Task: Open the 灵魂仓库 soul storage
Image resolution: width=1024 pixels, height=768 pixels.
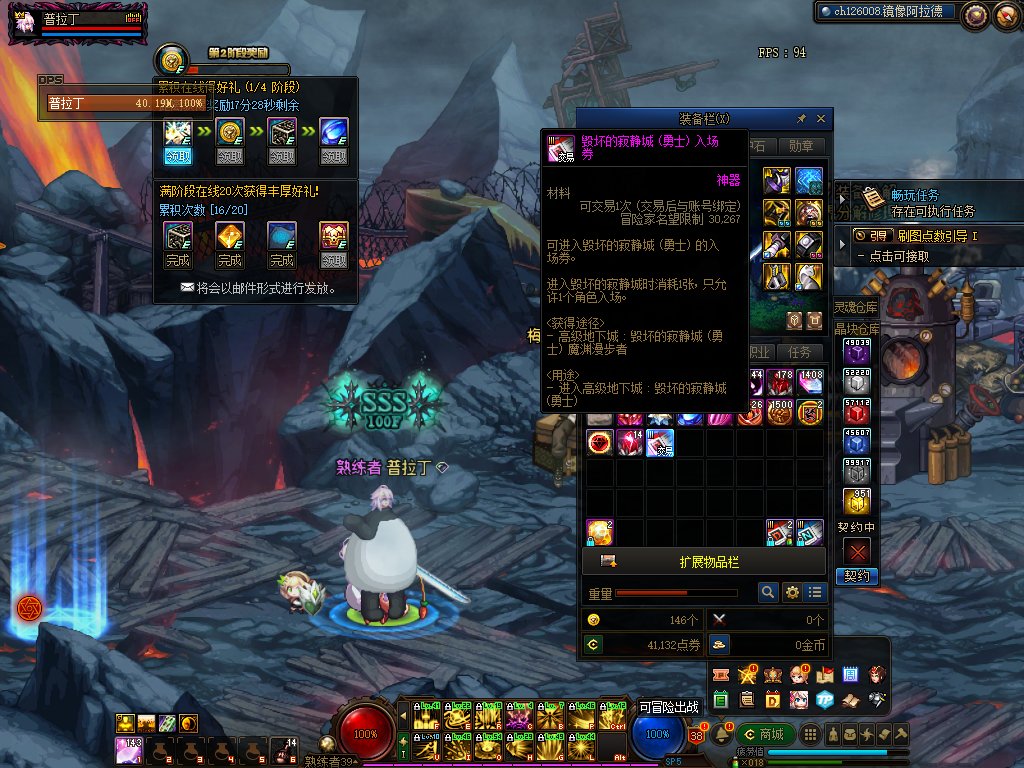Action: point(857,307)
